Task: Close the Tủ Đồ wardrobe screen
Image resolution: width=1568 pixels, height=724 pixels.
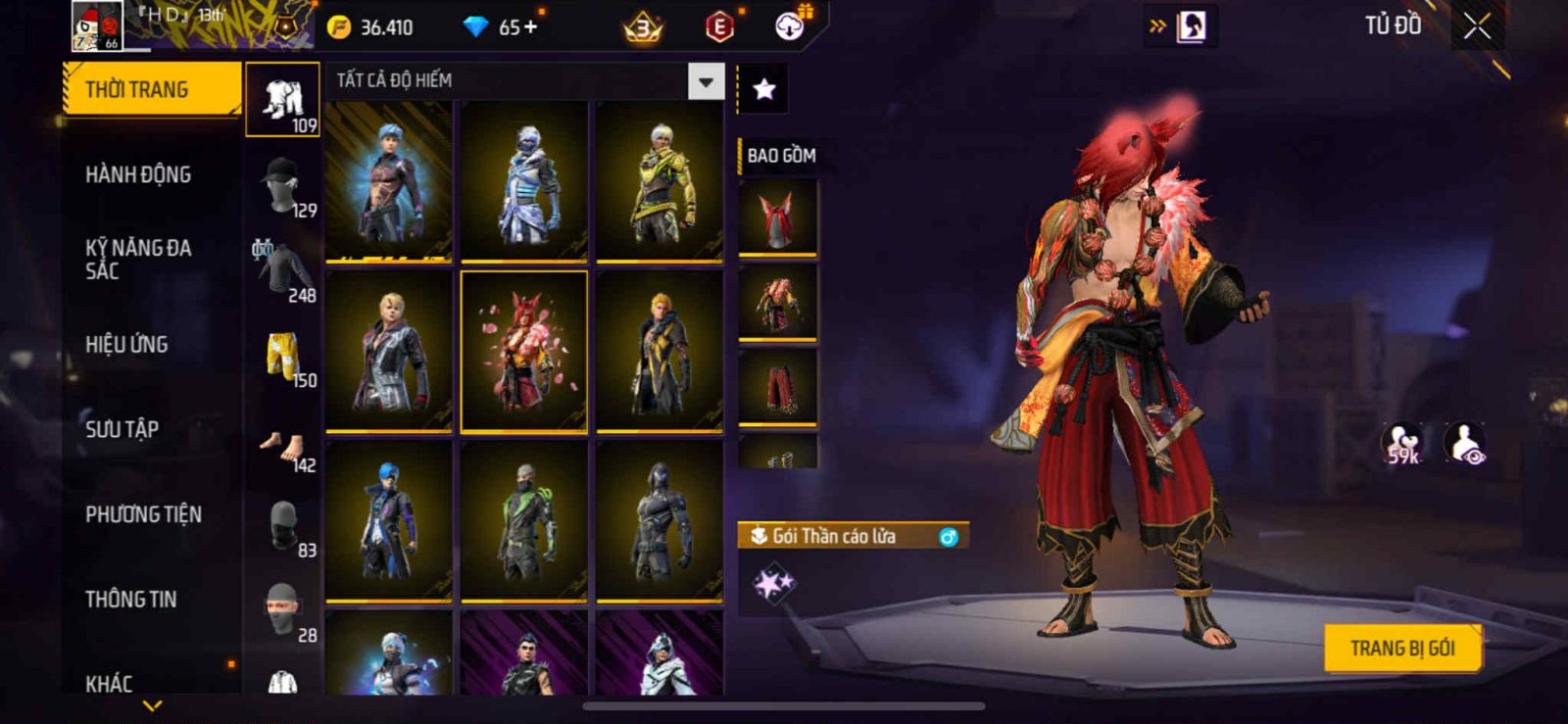Action: pyautogui.click(x=1477, y=26)
